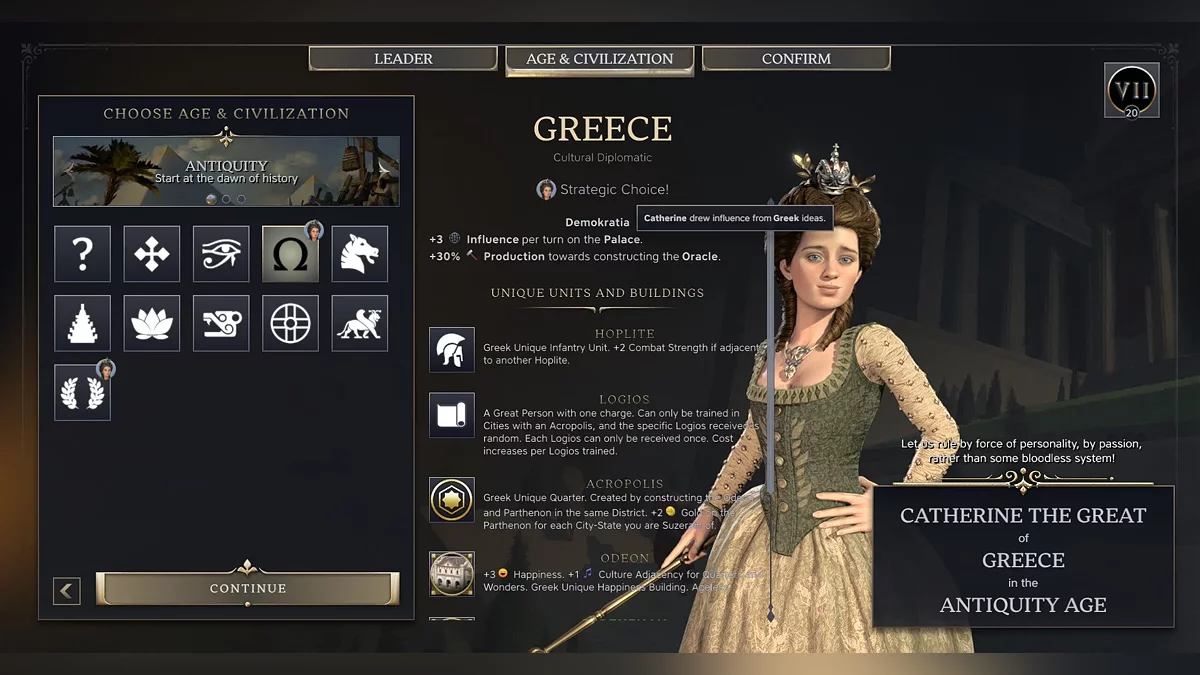Select the Greece omega civilization tile

point(290,254)
